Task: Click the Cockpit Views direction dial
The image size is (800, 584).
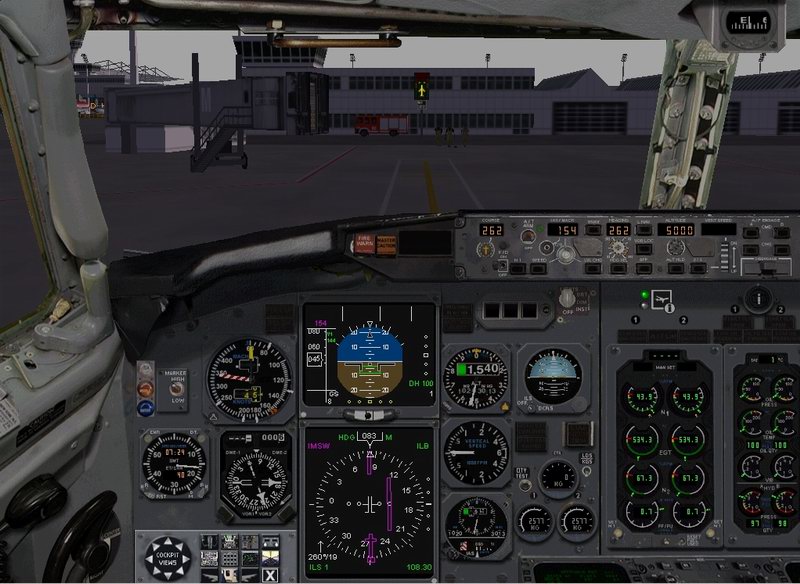Action: point(167,557)
